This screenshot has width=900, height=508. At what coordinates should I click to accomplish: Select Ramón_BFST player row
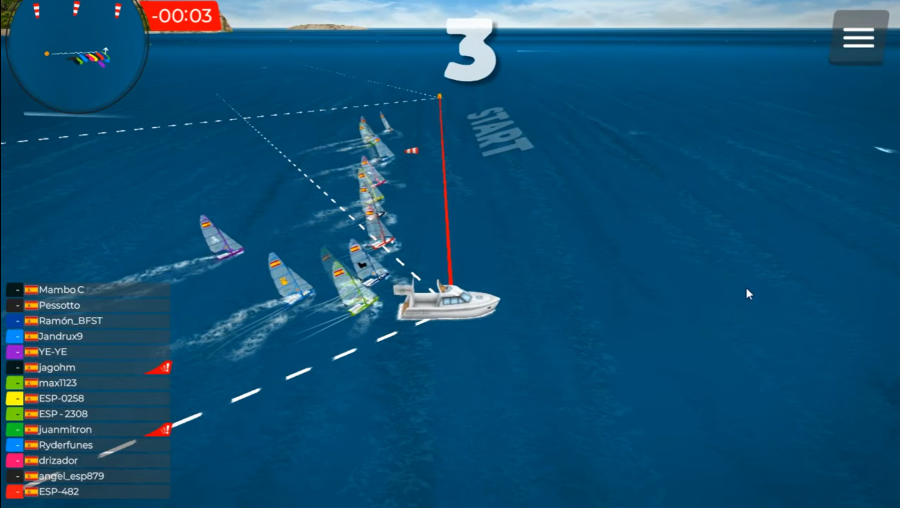click(x=88, y=321)
